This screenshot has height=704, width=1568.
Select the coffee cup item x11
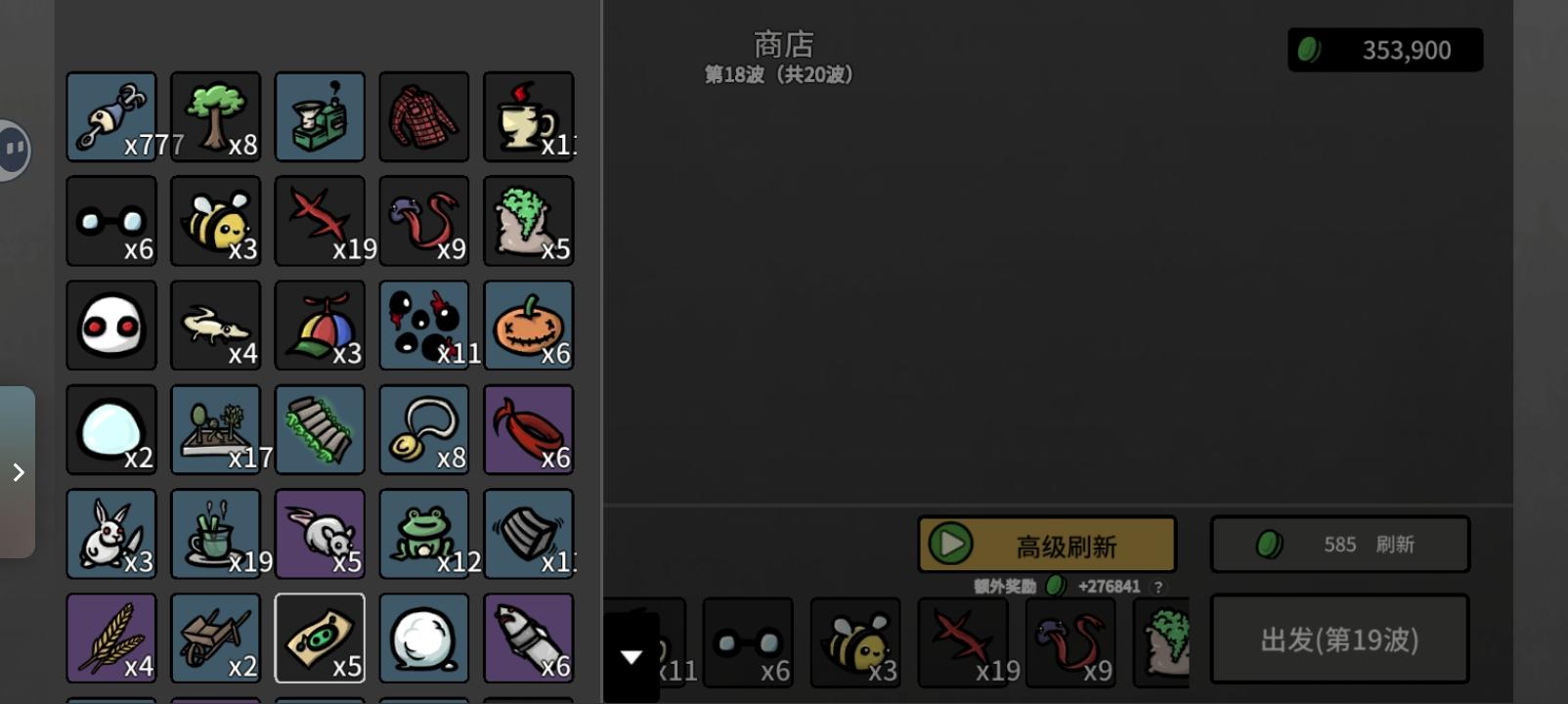pyautogui.click(x=528, y=116)
